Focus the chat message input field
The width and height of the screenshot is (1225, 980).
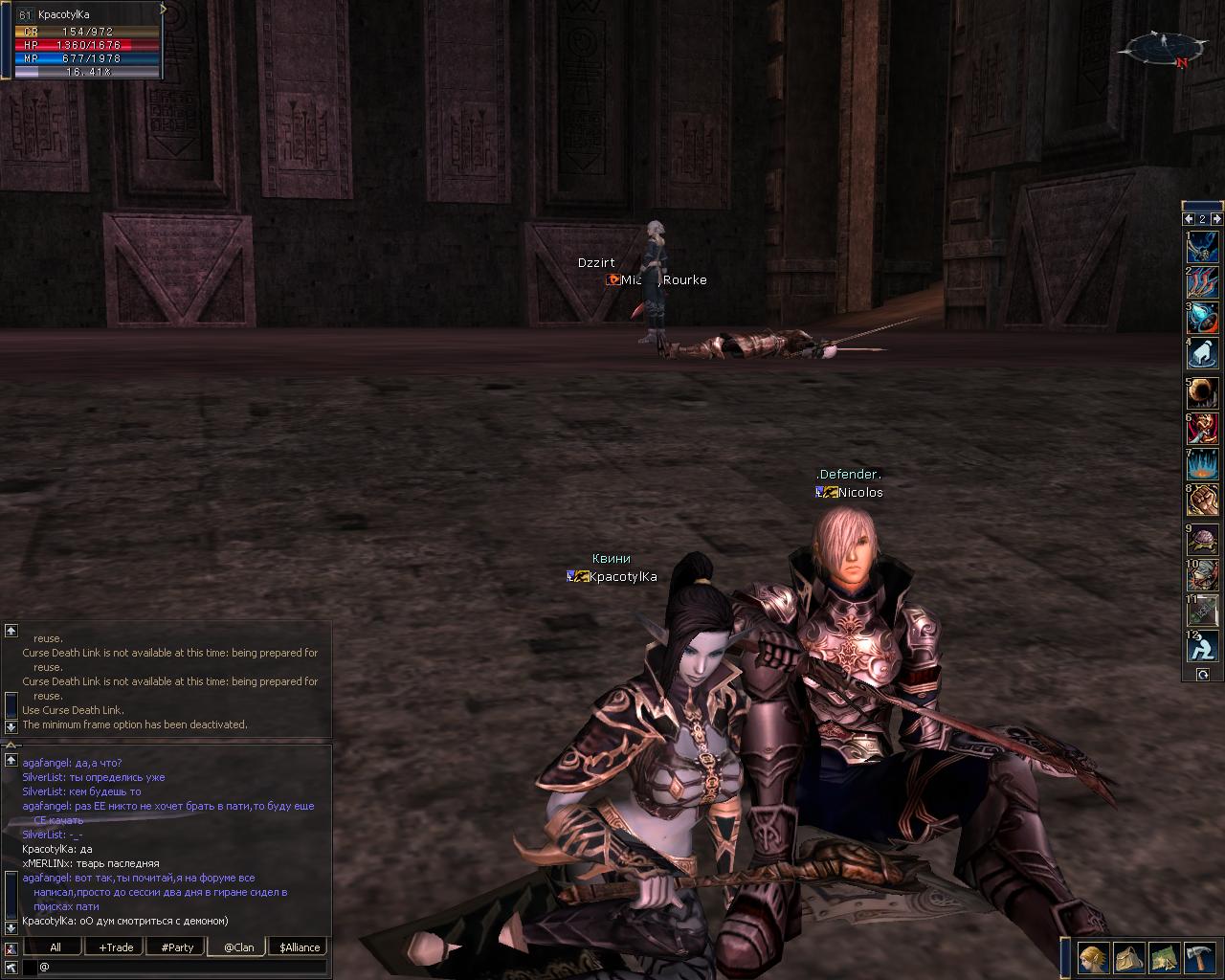point(182,967)
